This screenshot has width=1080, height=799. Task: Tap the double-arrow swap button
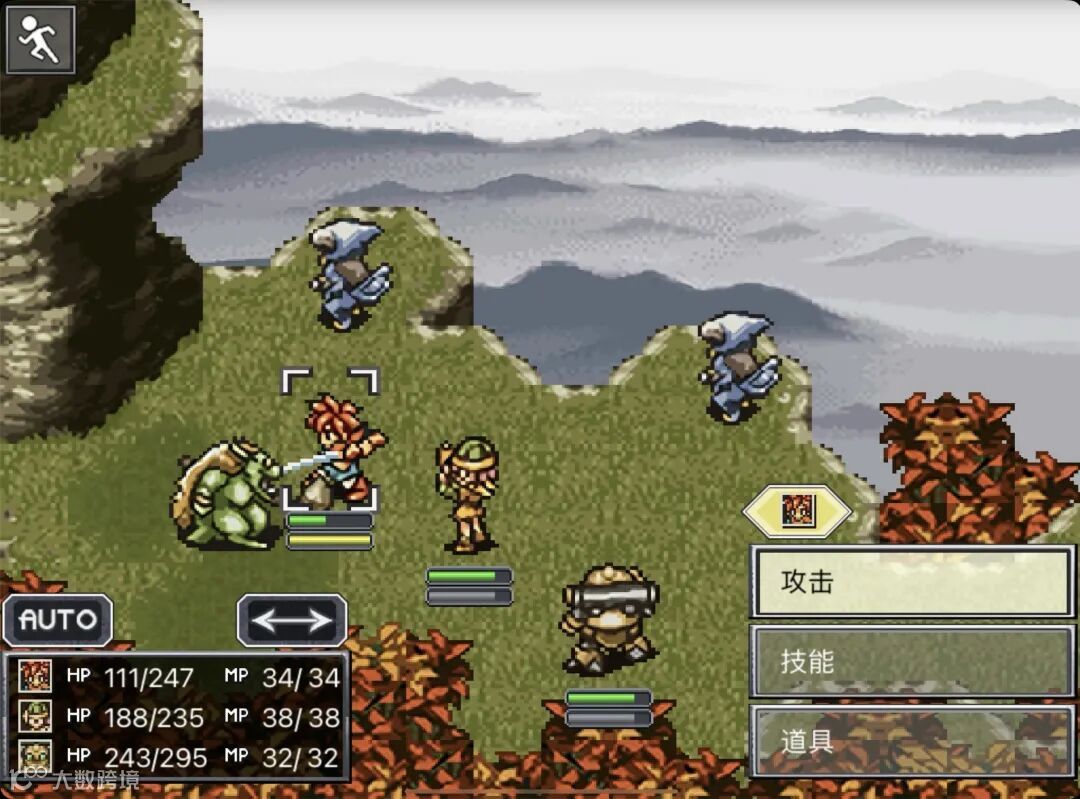pyautogui.click(x=292, y=620)
